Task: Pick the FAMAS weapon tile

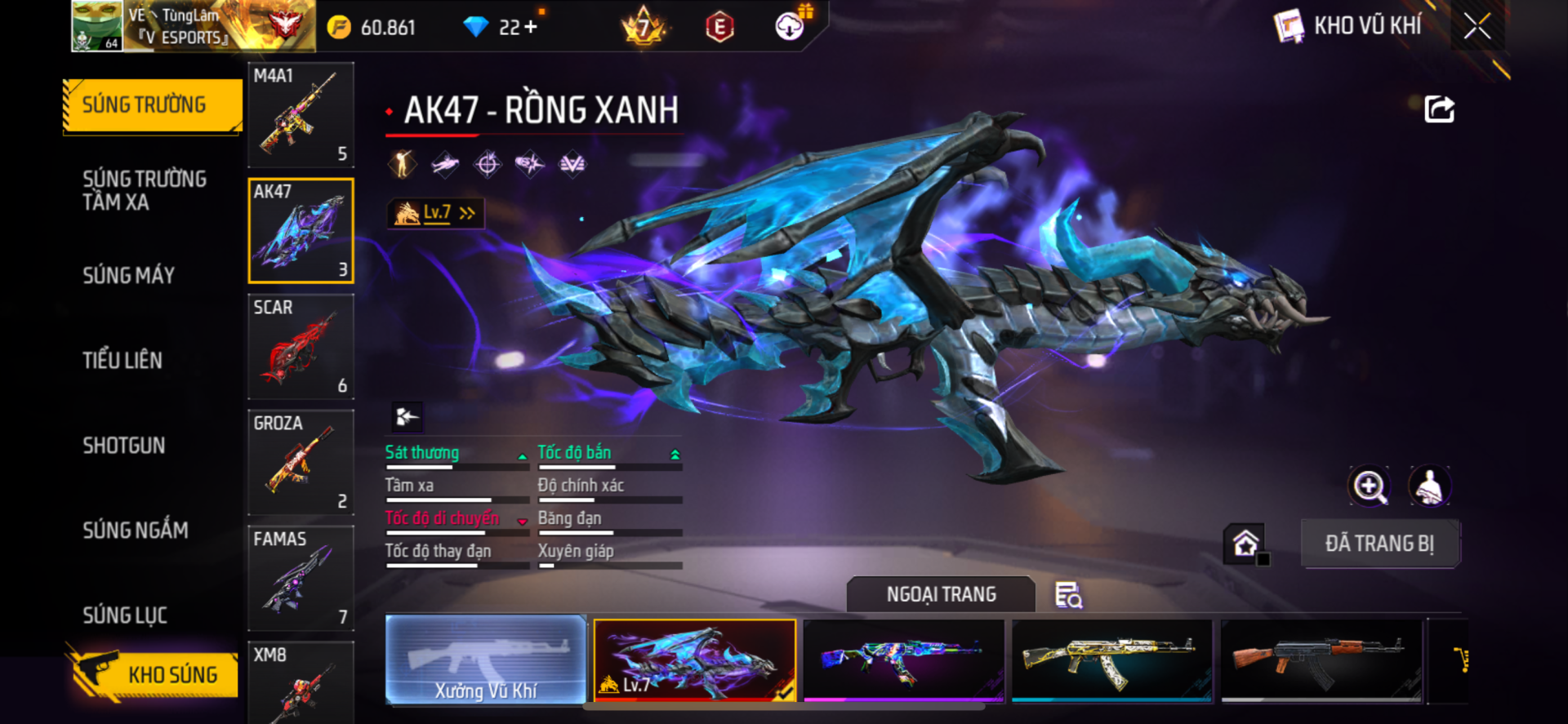Action: click(301, 579)
